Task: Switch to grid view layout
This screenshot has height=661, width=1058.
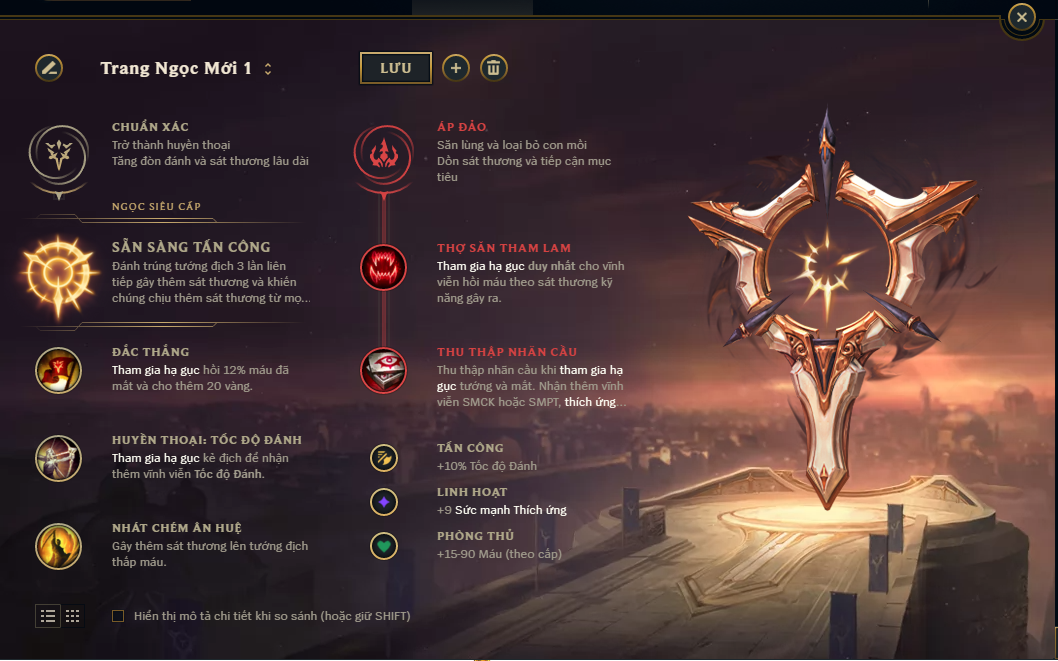Action: (x=73, y=616)
